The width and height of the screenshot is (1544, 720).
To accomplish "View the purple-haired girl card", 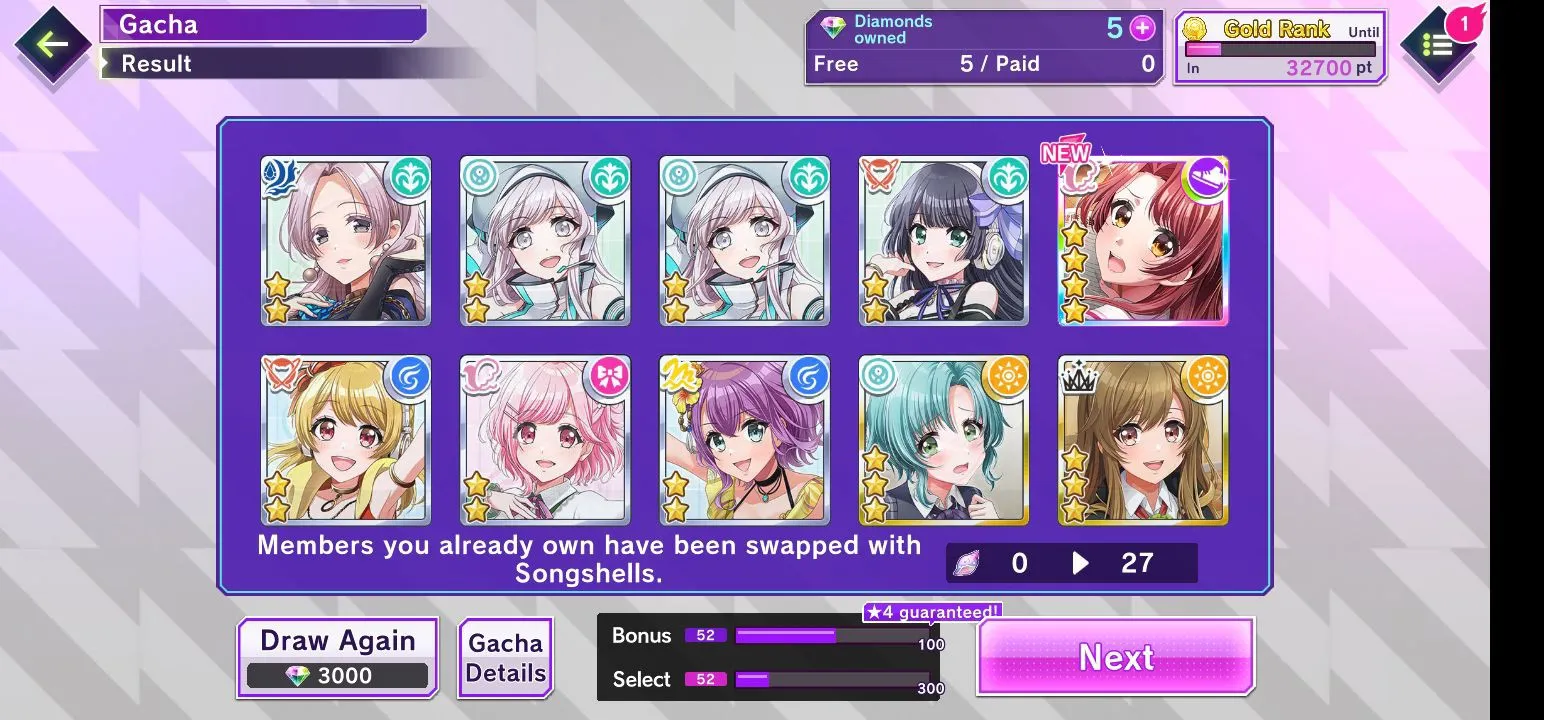I will [x=744, y=440].
